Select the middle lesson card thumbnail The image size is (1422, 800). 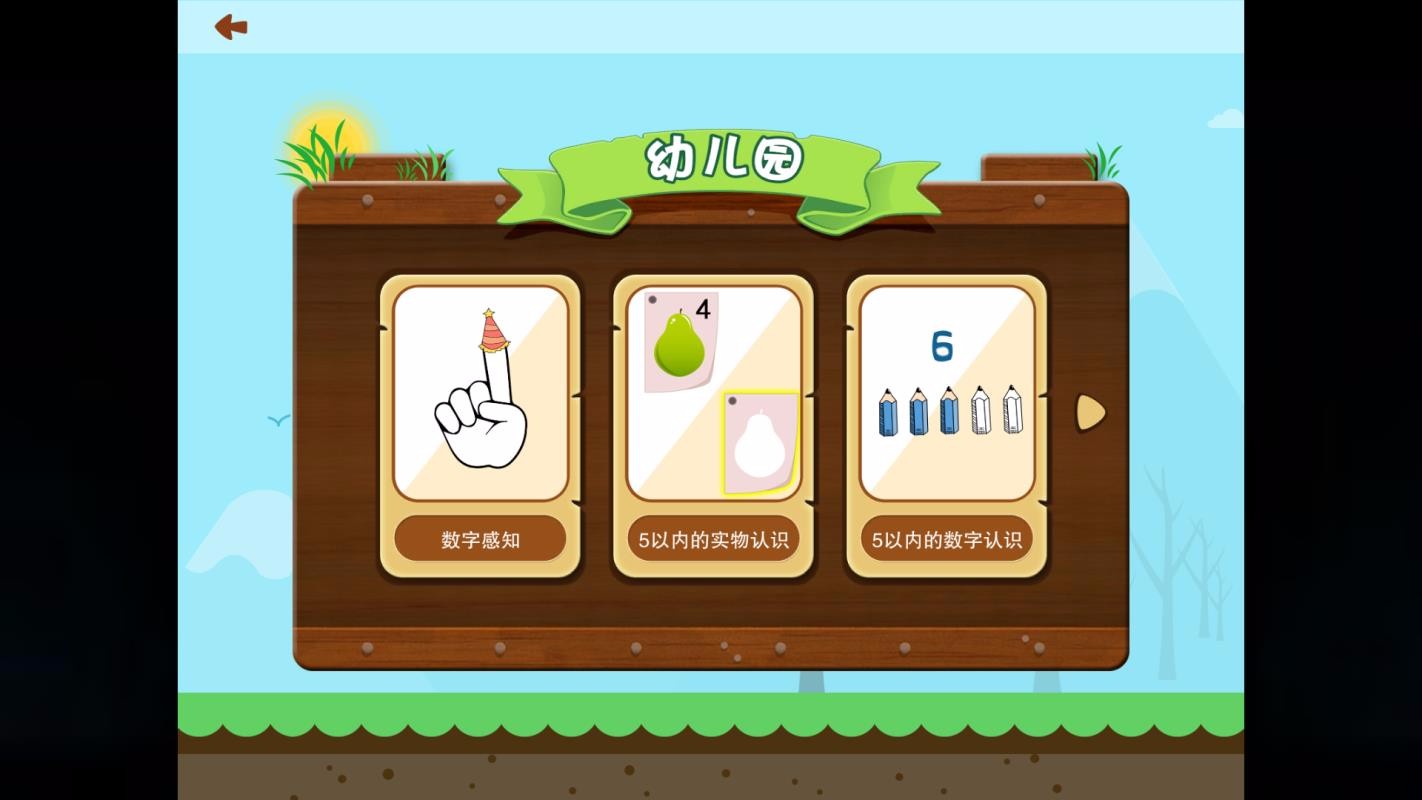tap(713, 390)
